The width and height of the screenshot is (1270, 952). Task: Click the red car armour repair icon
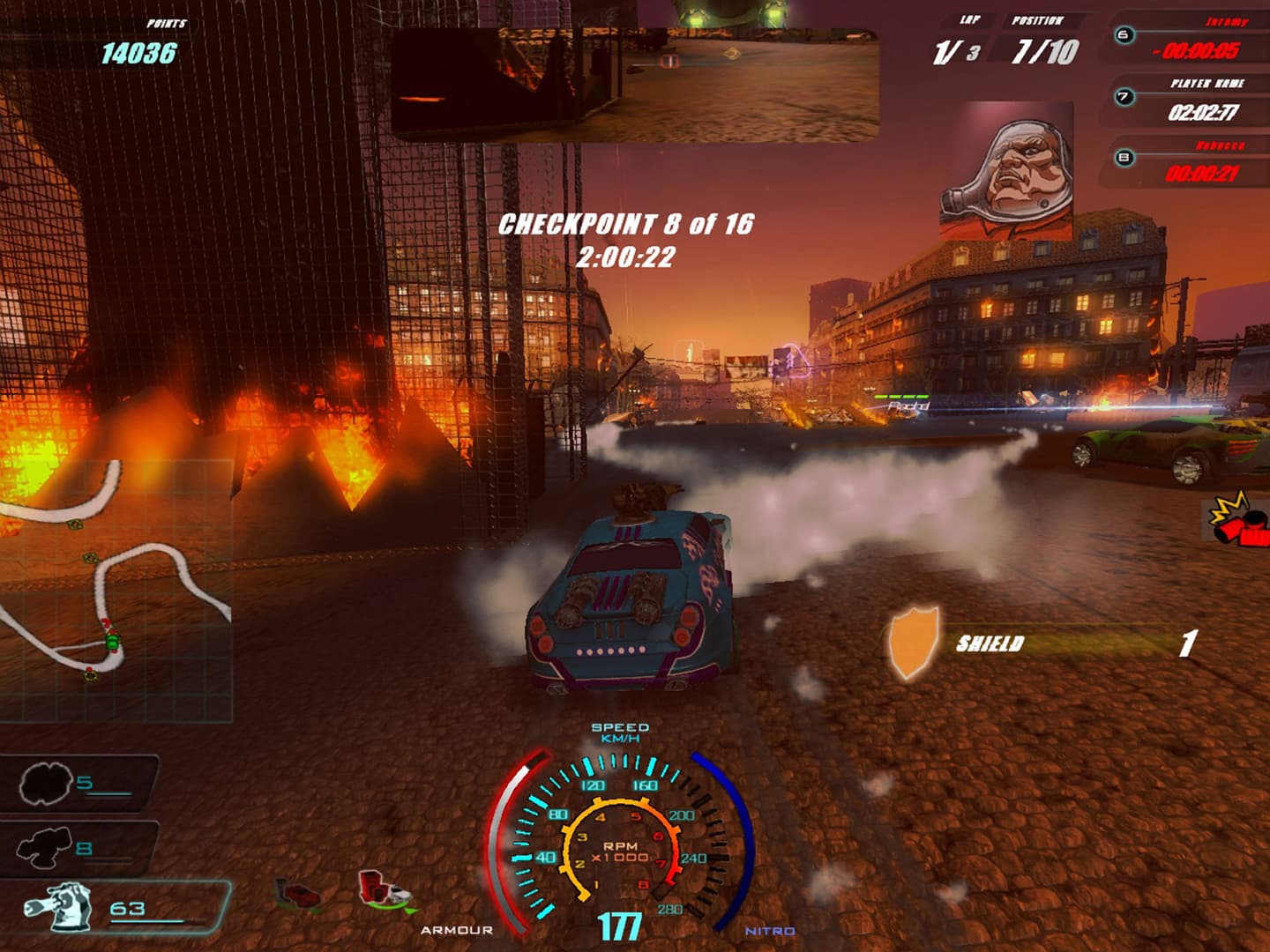[x=300, y=895]
